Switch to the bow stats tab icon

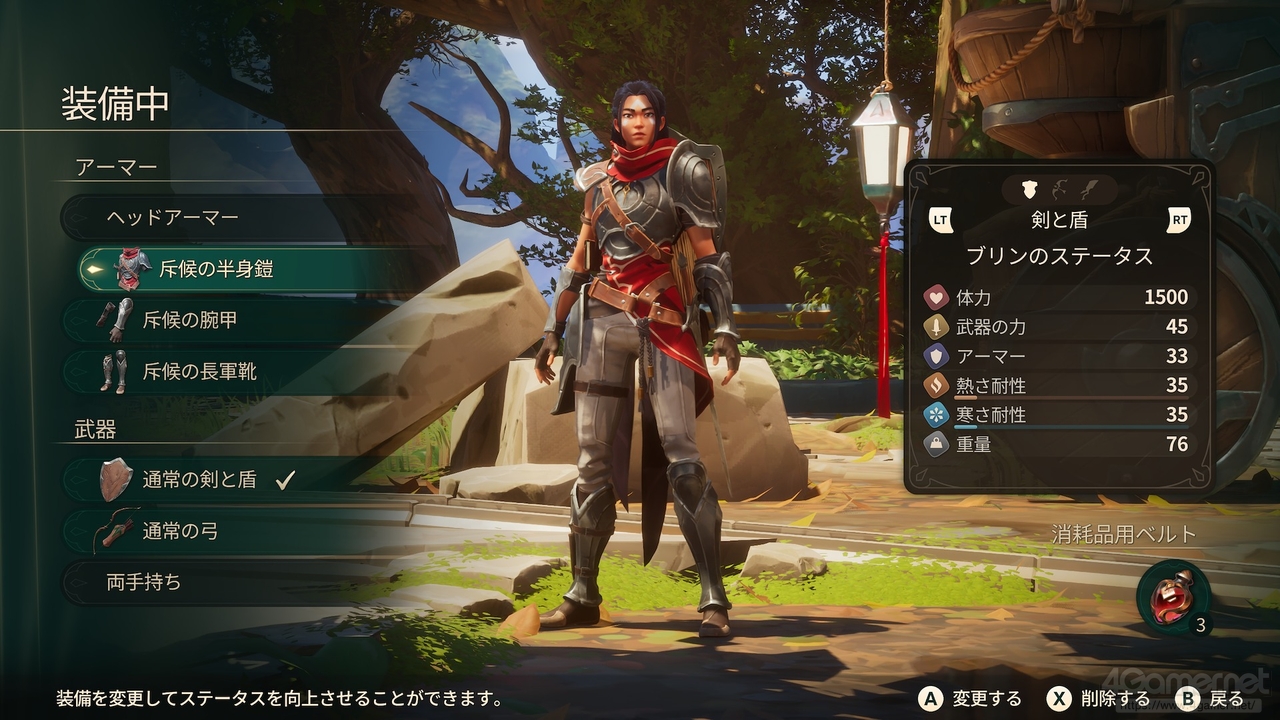tap(1059, 189)
